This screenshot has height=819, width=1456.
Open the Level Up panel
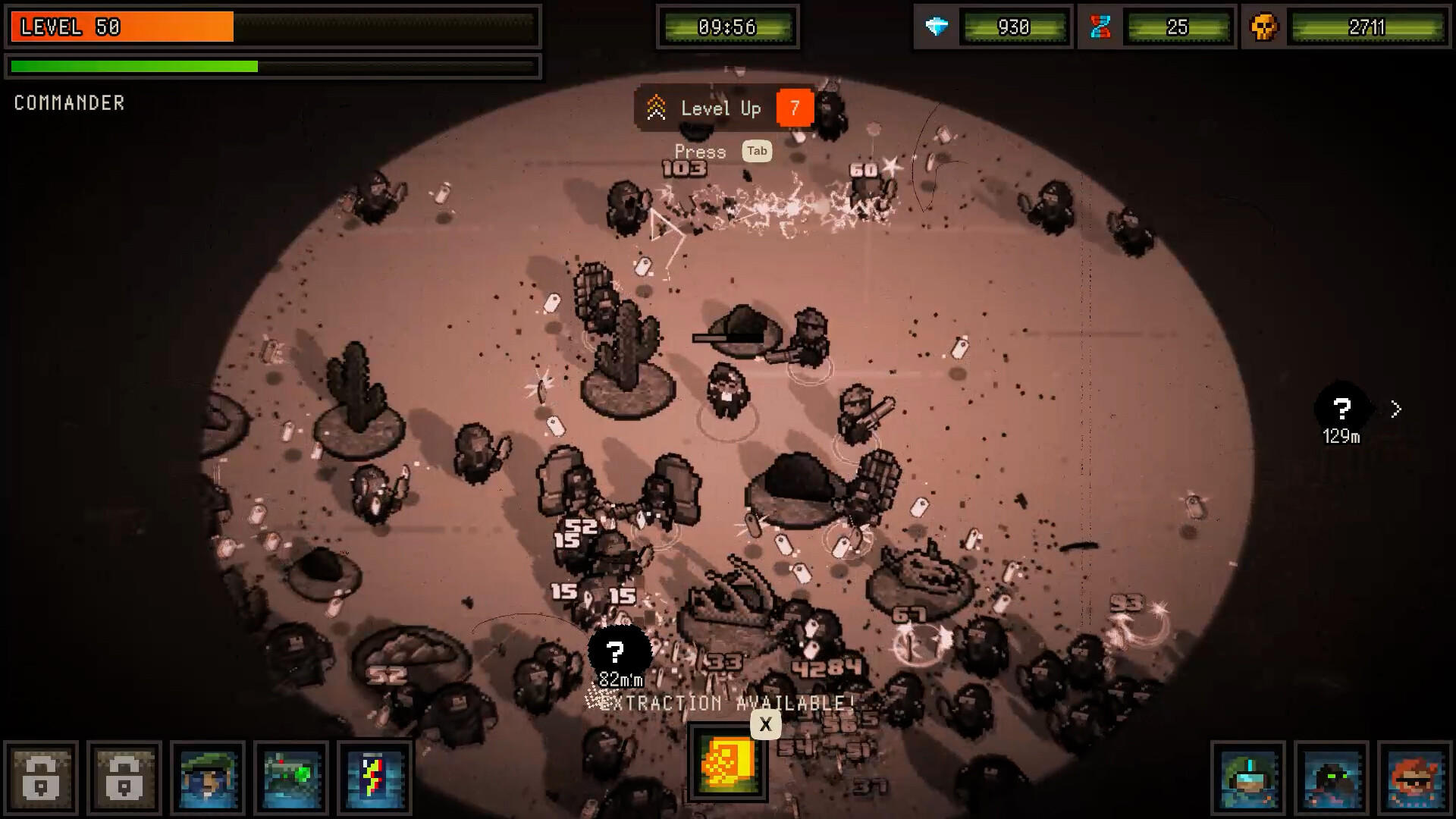719,108
